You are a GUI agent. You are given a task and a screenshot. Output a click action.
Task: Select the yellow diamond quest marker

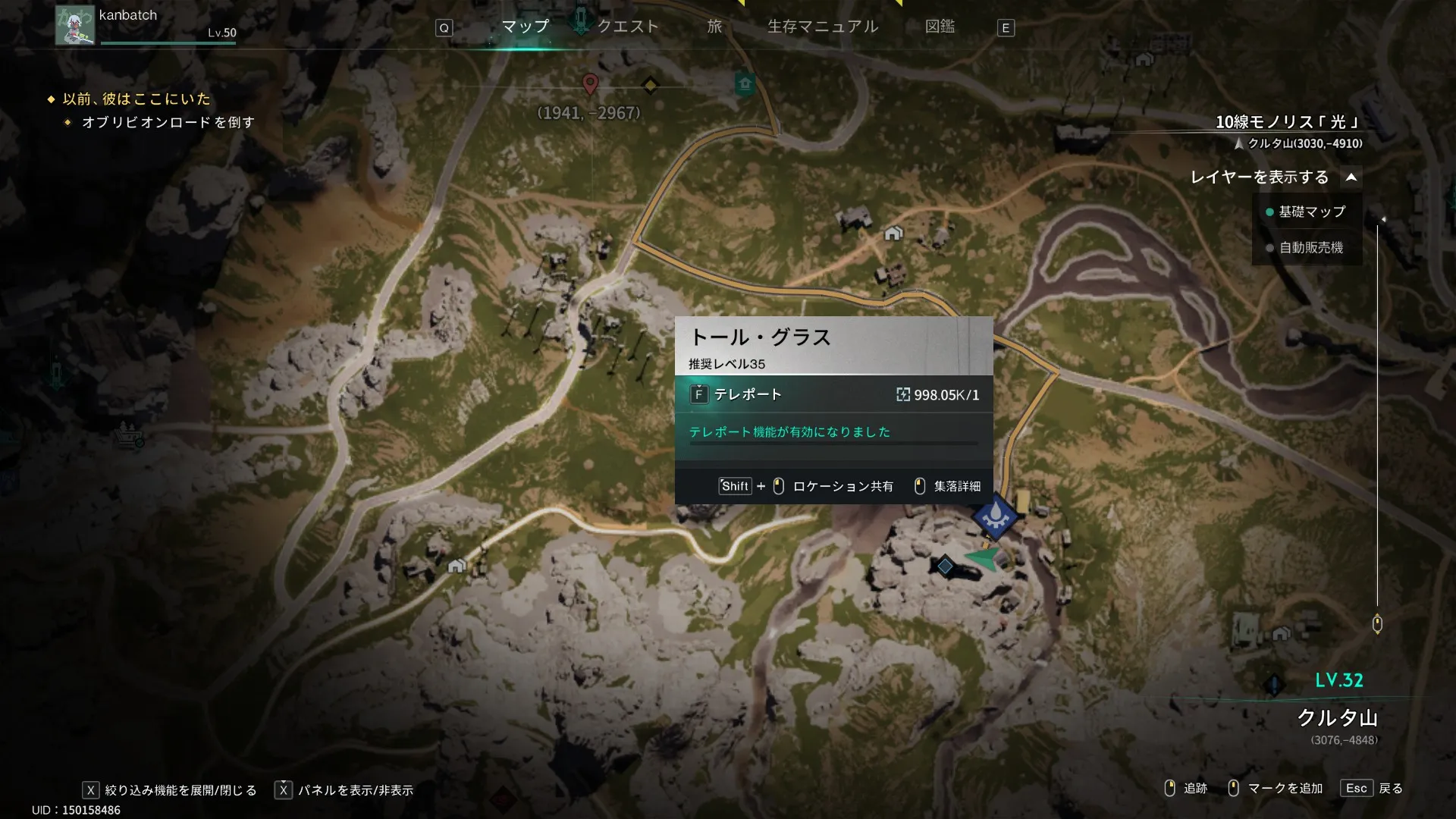pos(650,86)
